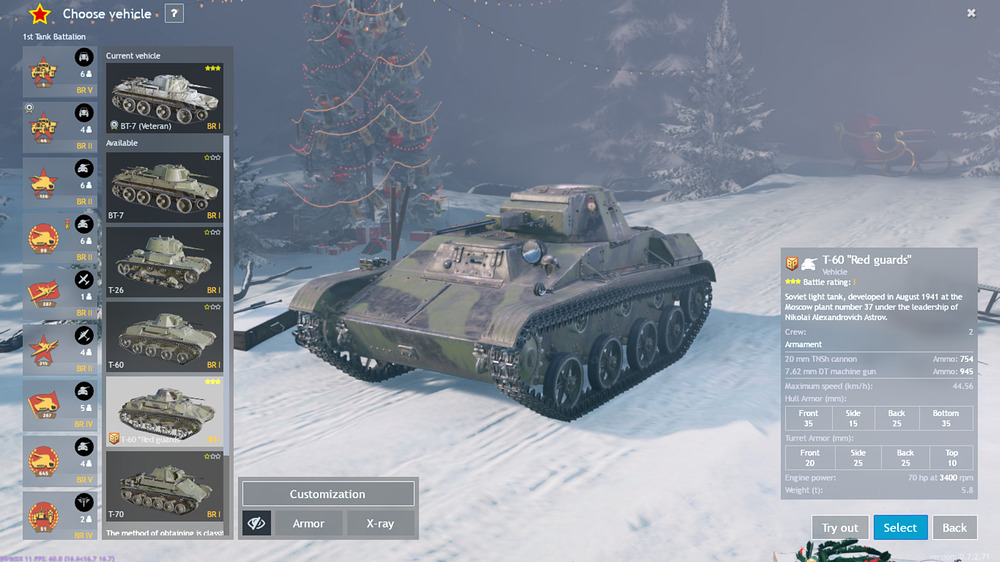Viewport: 1000px width, 562px height.
Task: Show the Armor view
Action: (x=308, y=523)
